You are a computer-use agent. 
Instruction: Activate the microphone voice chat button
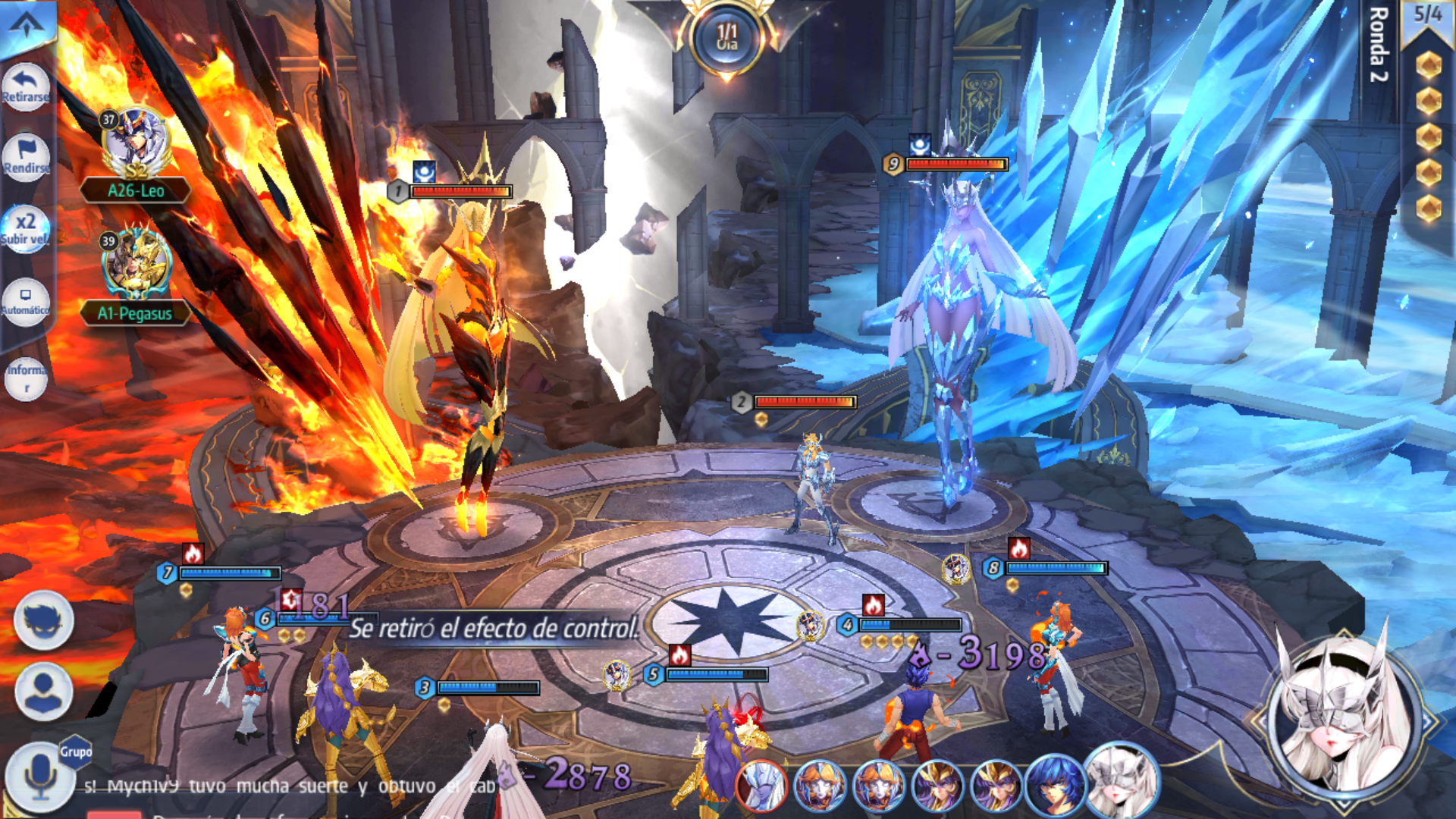click(x=38, y=777)
